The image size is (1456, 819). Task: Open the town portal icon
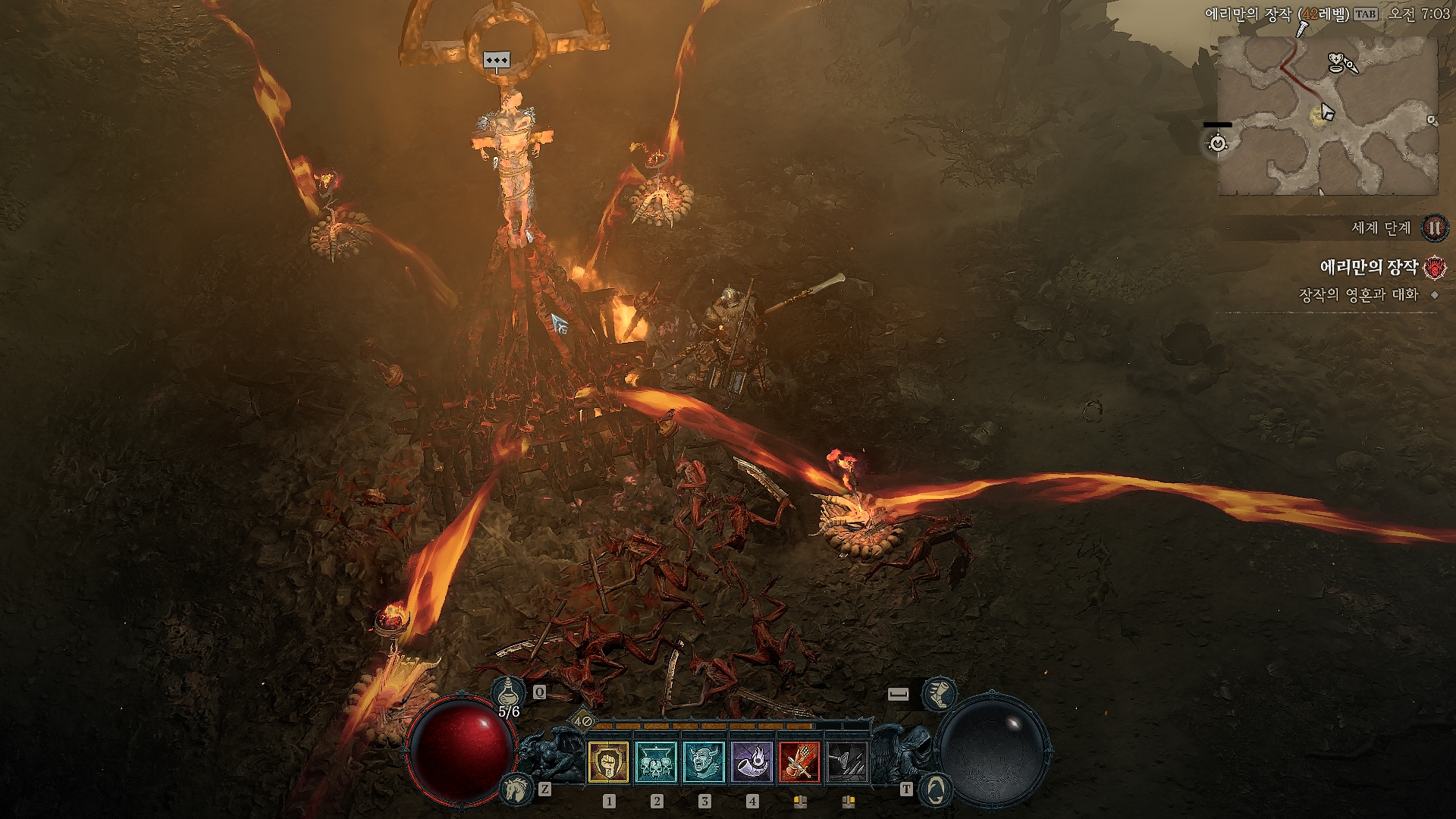click(x=934, y=789)
